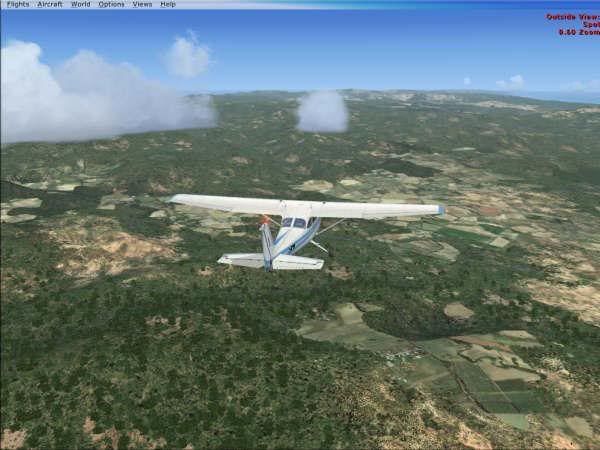The image size is (600, 450).
Task: Open the Help menu
Action: [167, 4]
